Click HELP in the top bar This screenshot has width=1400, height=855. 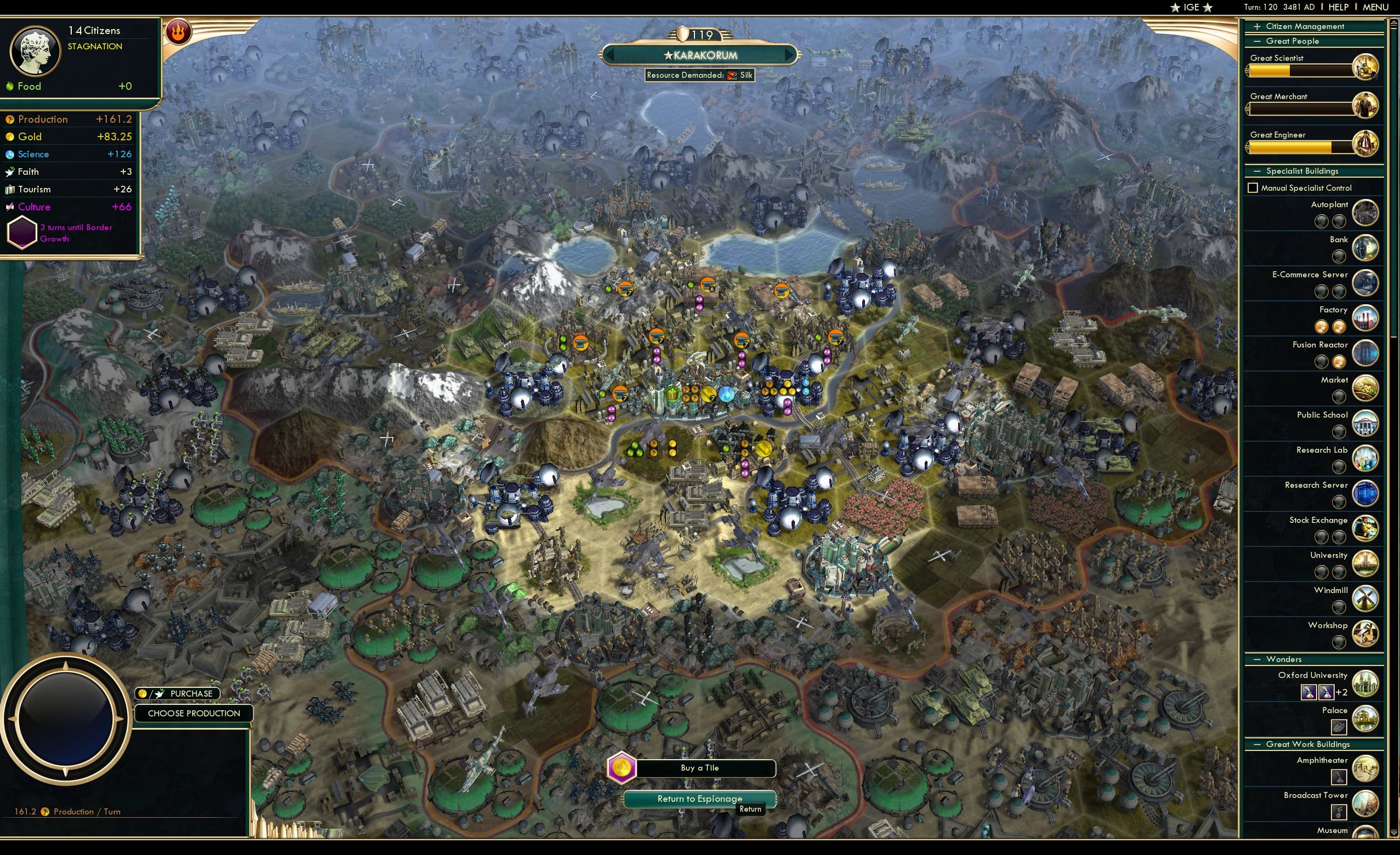[x=1339, y=7]
